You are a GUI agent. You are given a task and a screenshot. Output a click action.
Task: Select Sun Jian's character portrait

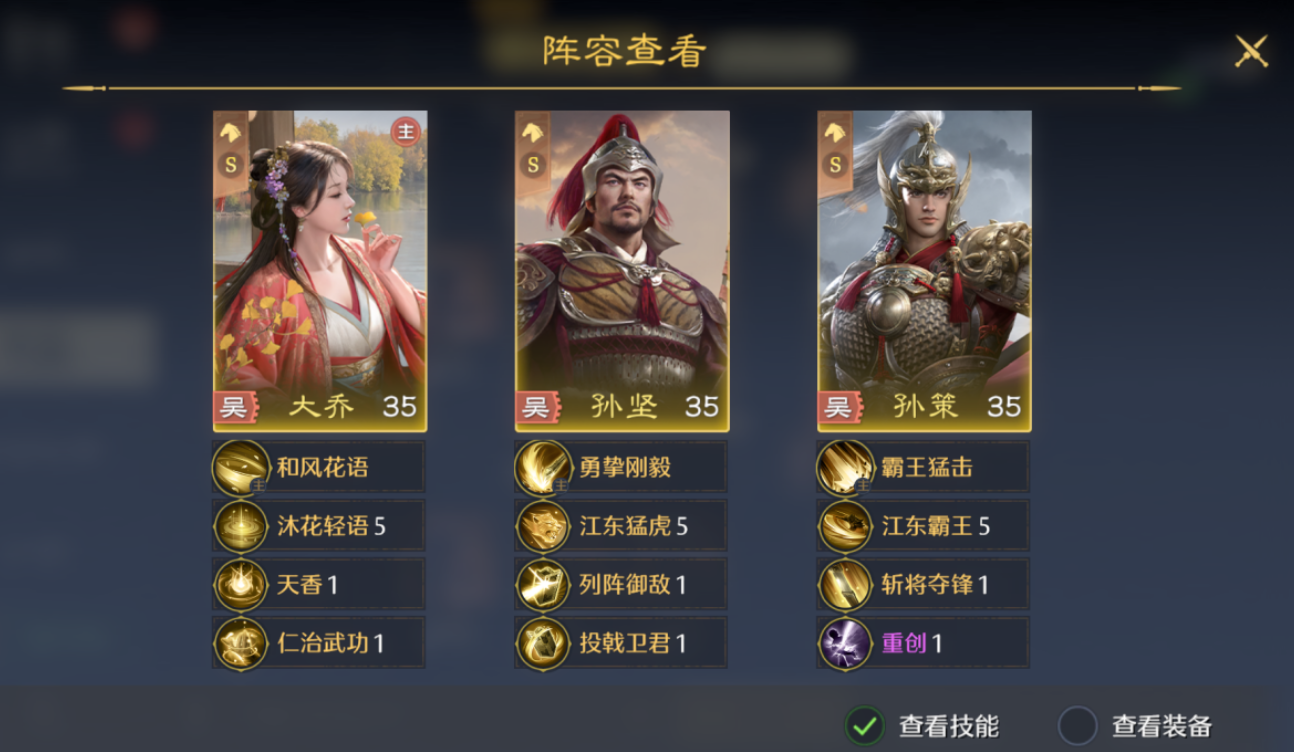coord(620,265)
